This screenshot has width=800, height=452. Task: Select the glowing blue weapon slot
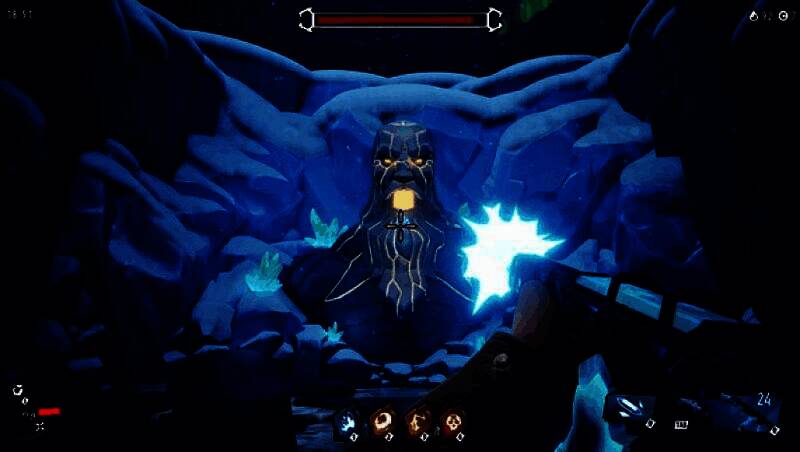(630, 408)
